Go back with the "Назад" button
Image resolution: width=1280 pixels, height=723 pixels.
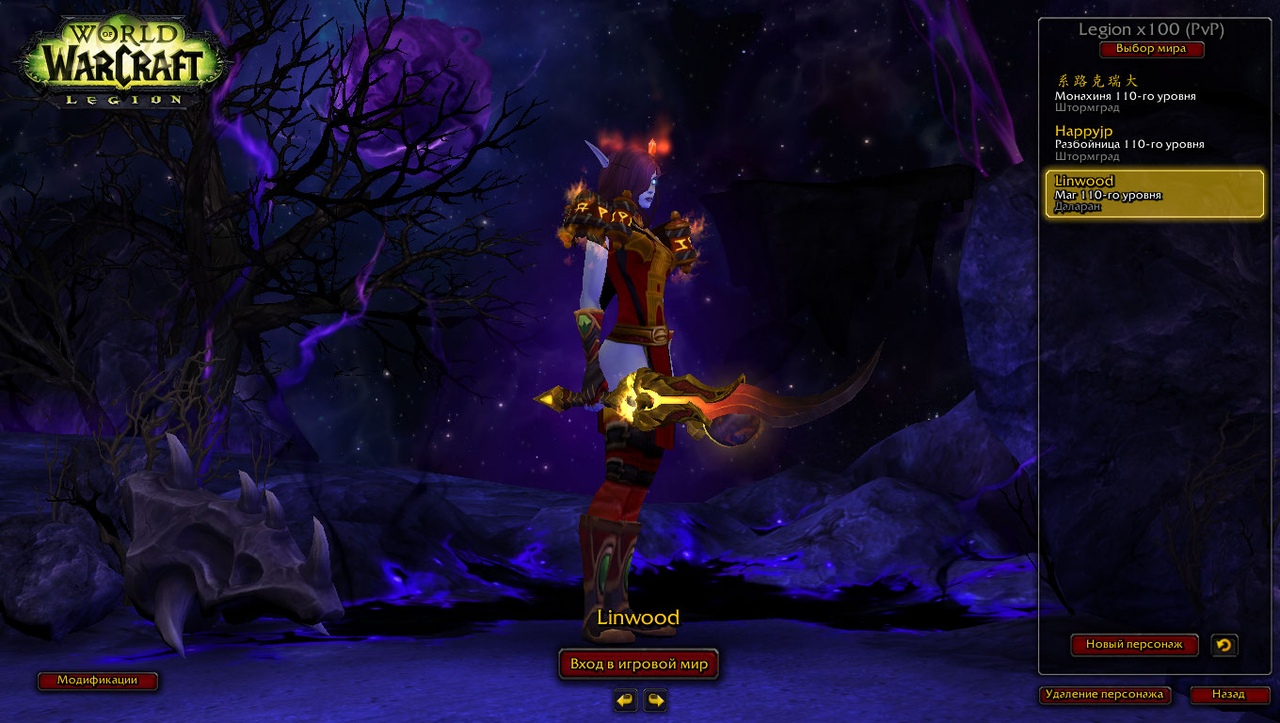1228,694
